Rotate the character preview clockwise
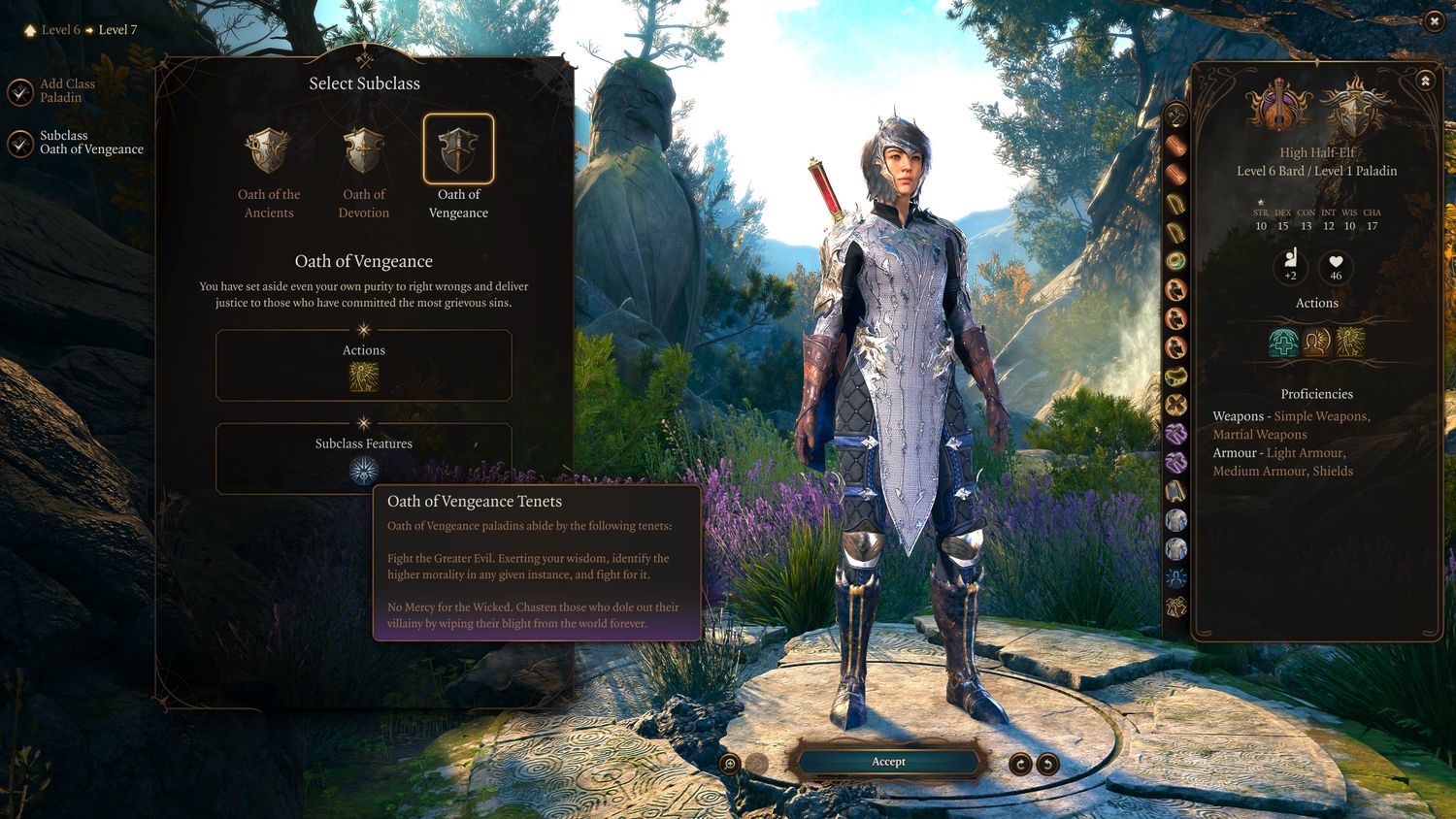This screenshot has height=819, width=1456. click(x=1020, y=764)
